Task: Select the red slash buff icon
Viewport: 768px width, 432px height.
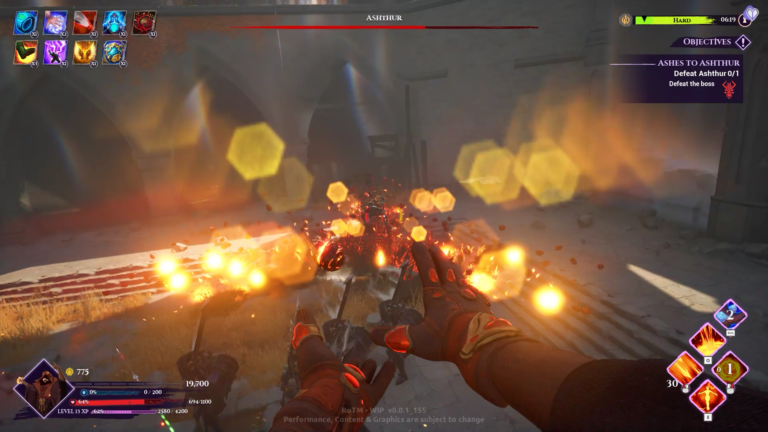Action: coord(85,22)
